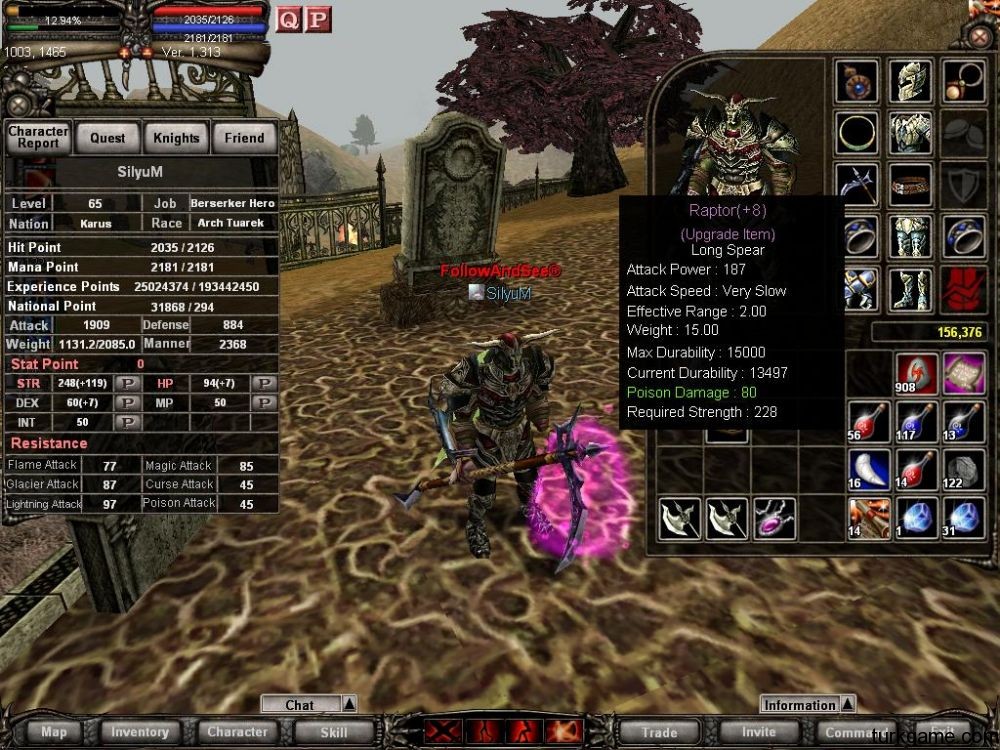Open the Map from the bottom bar
This screenshot has height=750, width=1000.
[54, 732]
